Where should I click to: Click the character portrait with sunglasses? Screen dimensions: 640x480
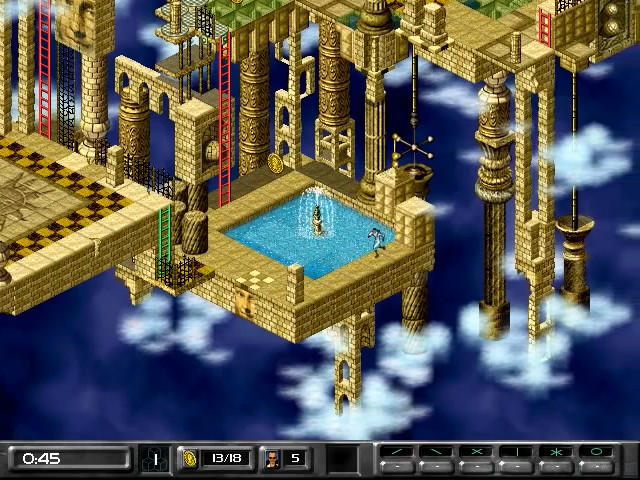tap(270, 459)
